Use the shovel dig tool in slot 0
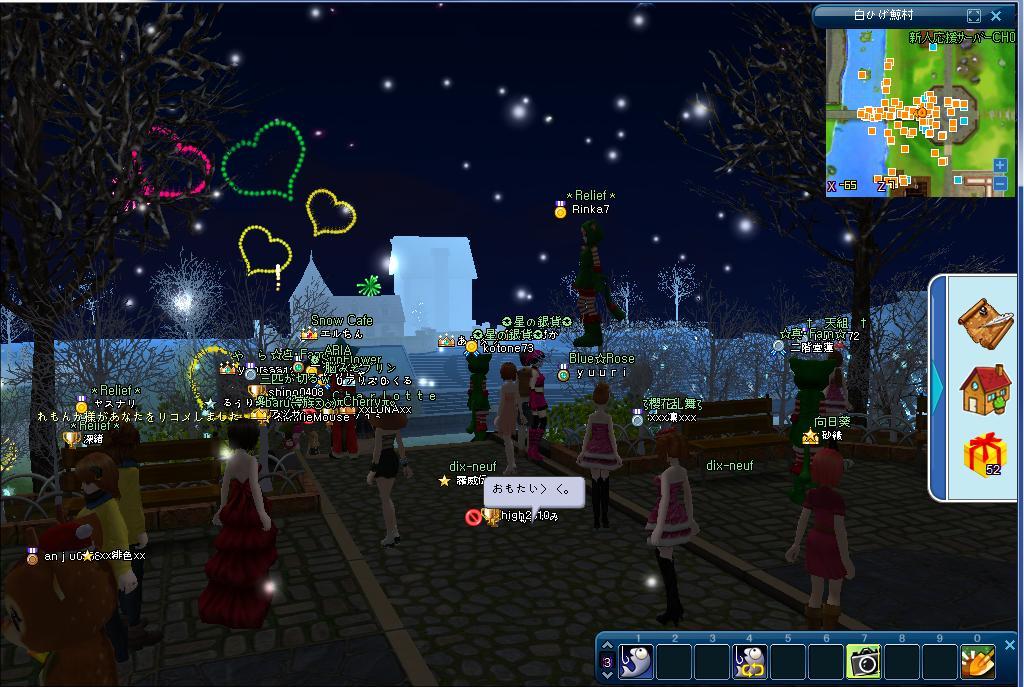Screen dimensions: 1024x687 pos(978,662)
